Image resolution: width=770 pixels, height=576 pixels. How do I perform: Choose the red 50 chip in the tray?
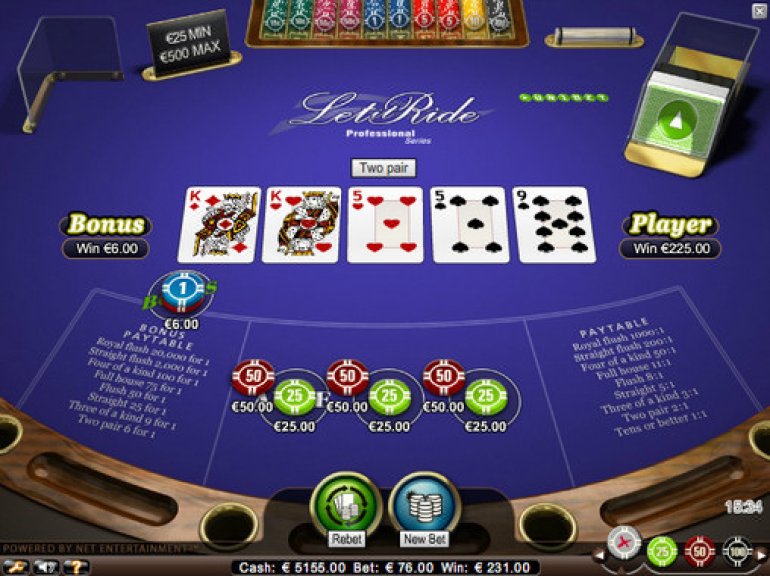(x=699, y=549)
